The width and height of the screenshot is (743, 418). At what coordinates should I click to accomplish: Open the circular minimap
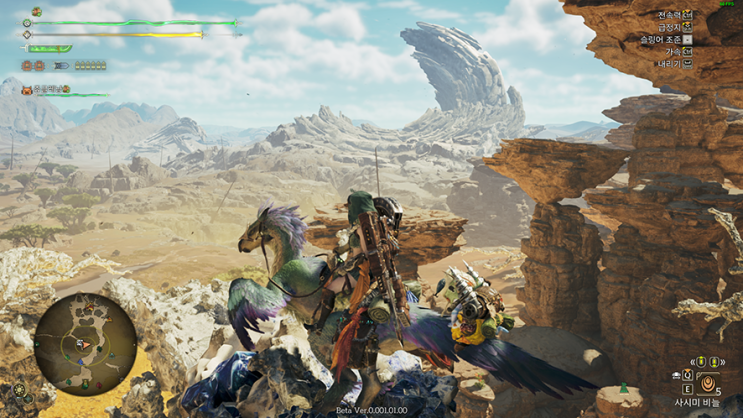pos(85,343)
